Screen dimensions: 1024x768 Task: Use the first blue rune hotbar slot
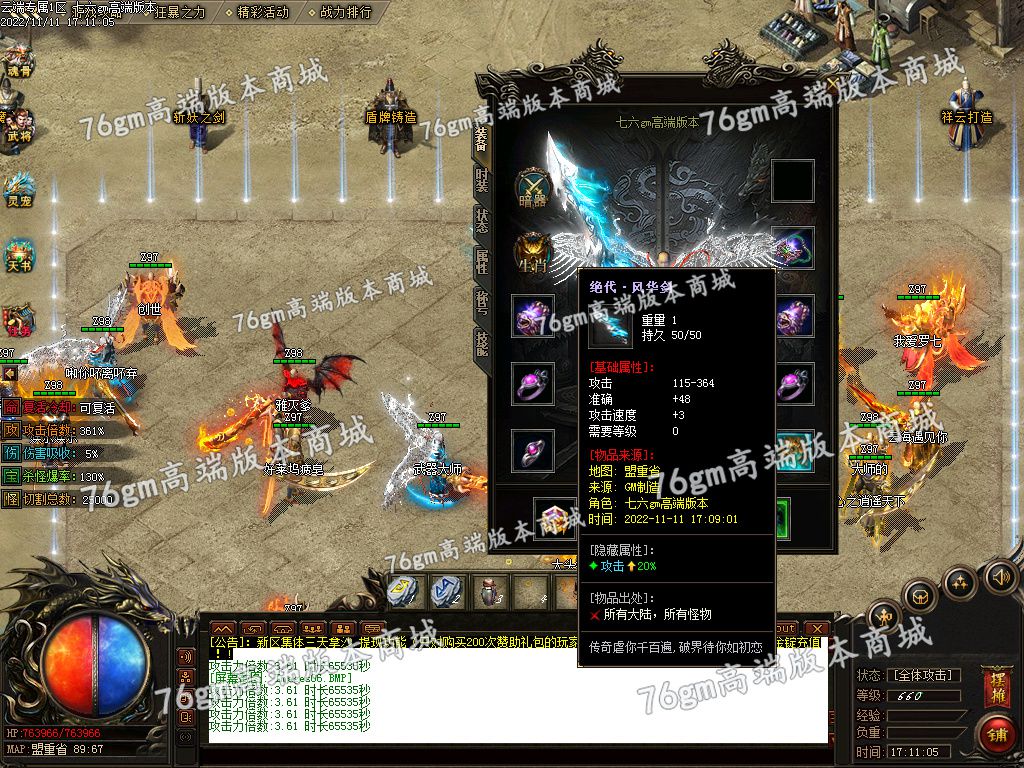click(402, 591)
